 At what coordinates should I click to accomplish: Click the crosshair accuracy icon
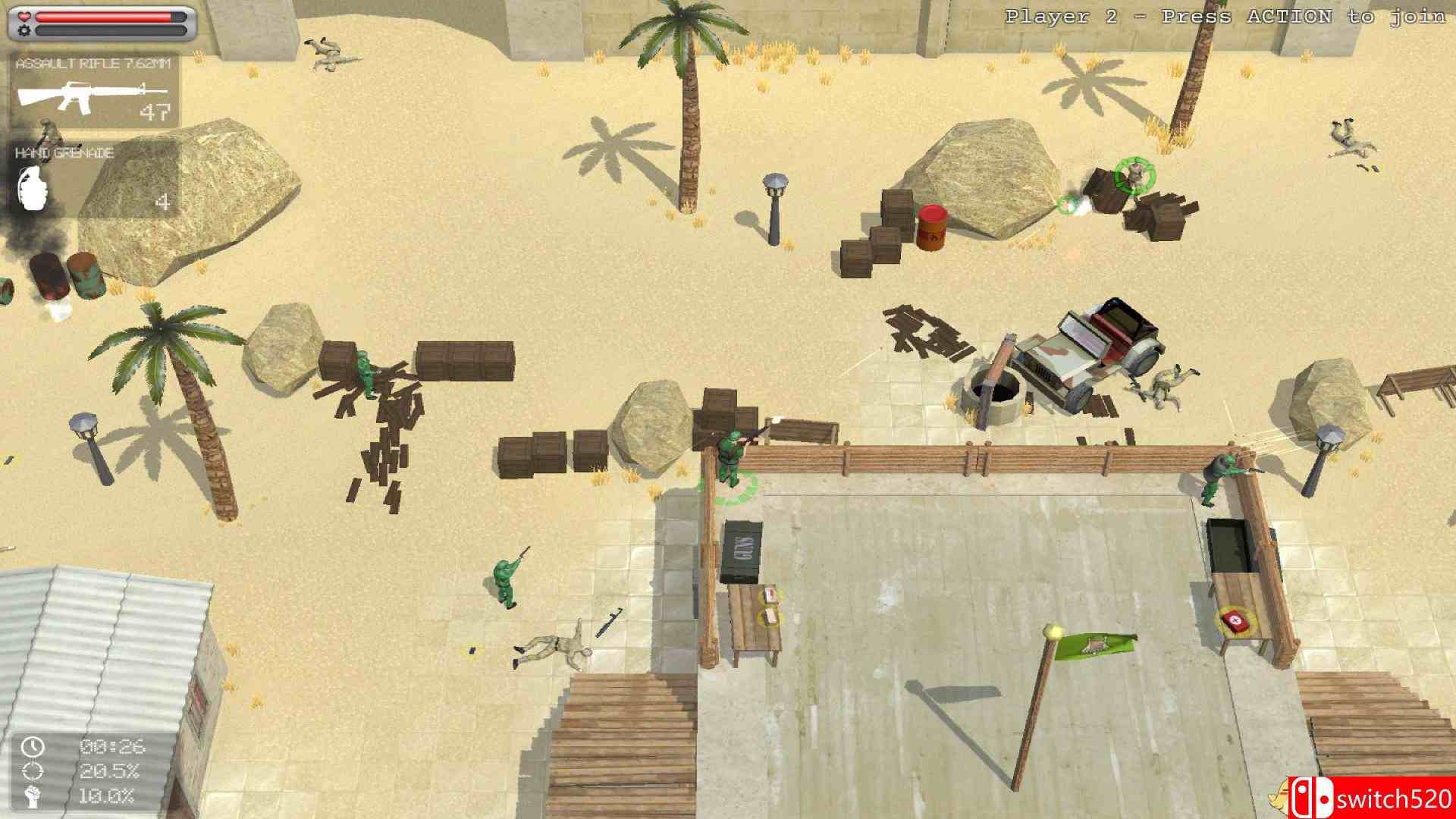pos(32,773)
